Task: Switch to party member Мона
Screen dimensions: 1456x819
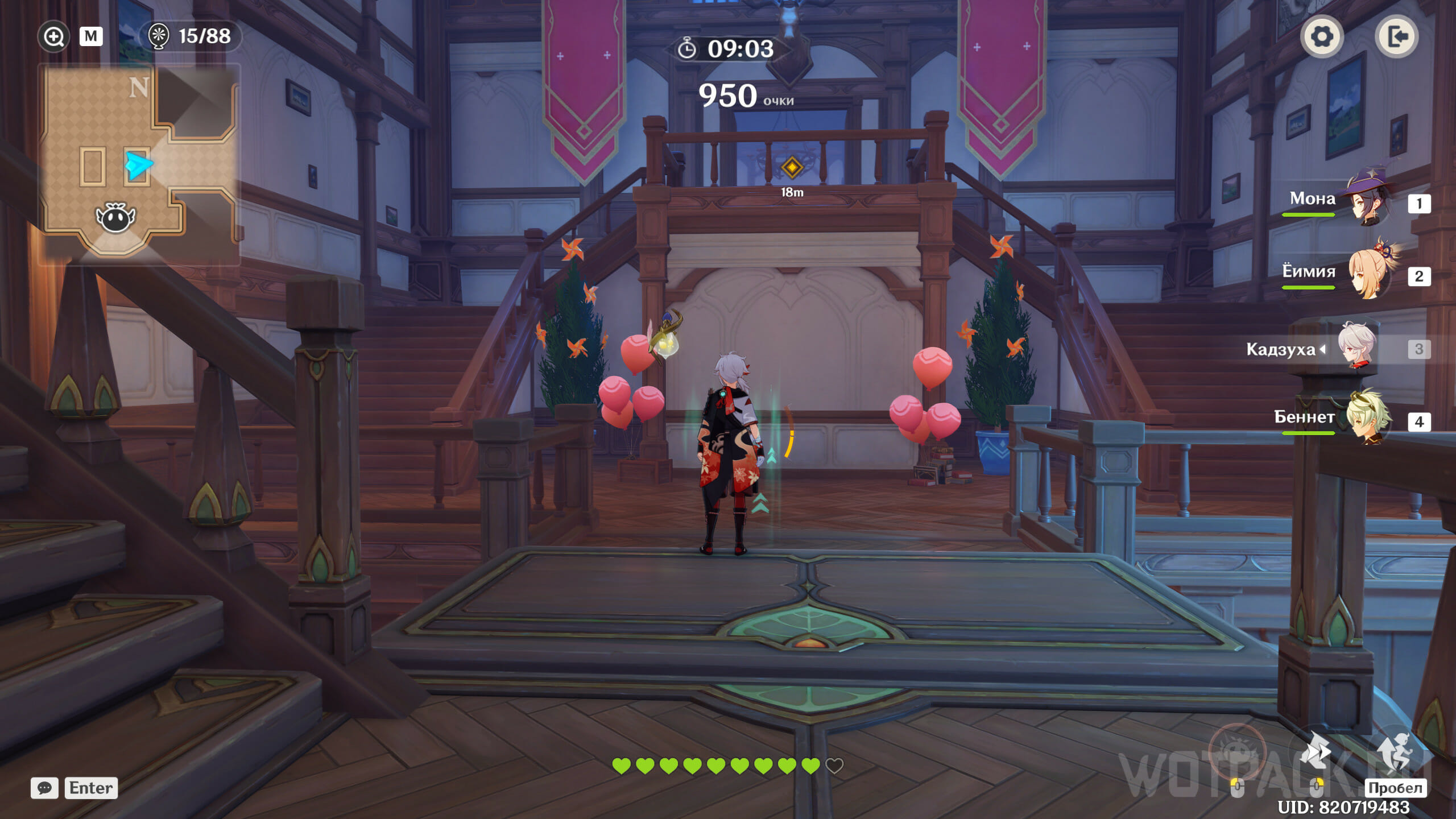Action: 1365,202
